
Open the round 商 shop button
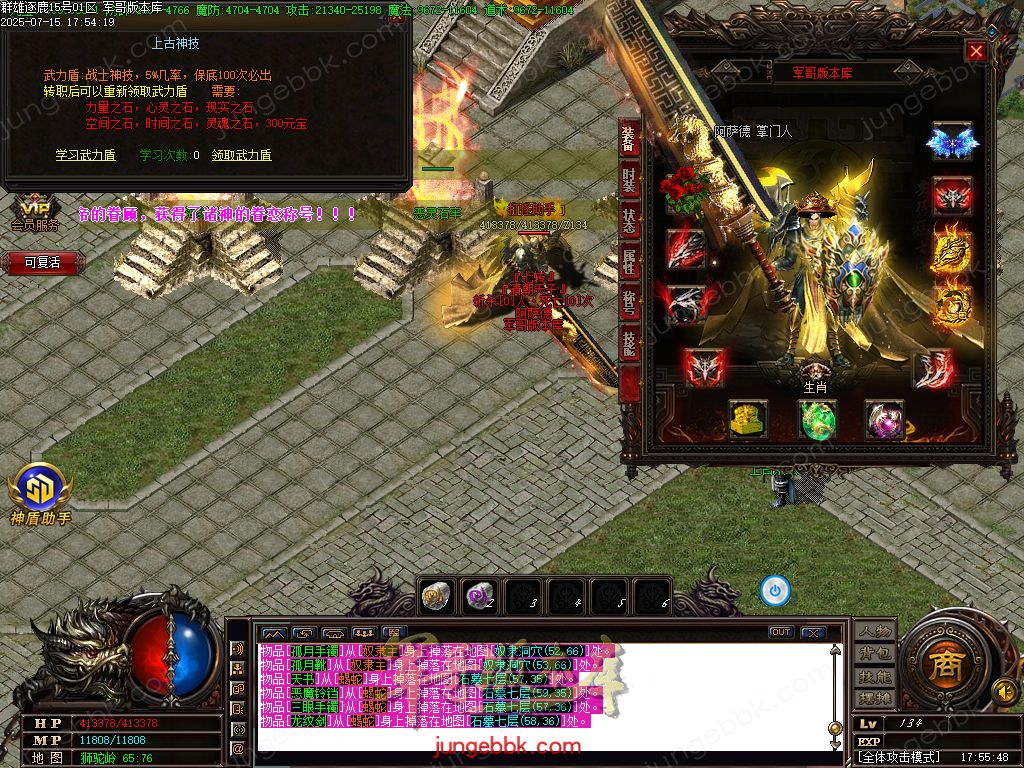941,667
